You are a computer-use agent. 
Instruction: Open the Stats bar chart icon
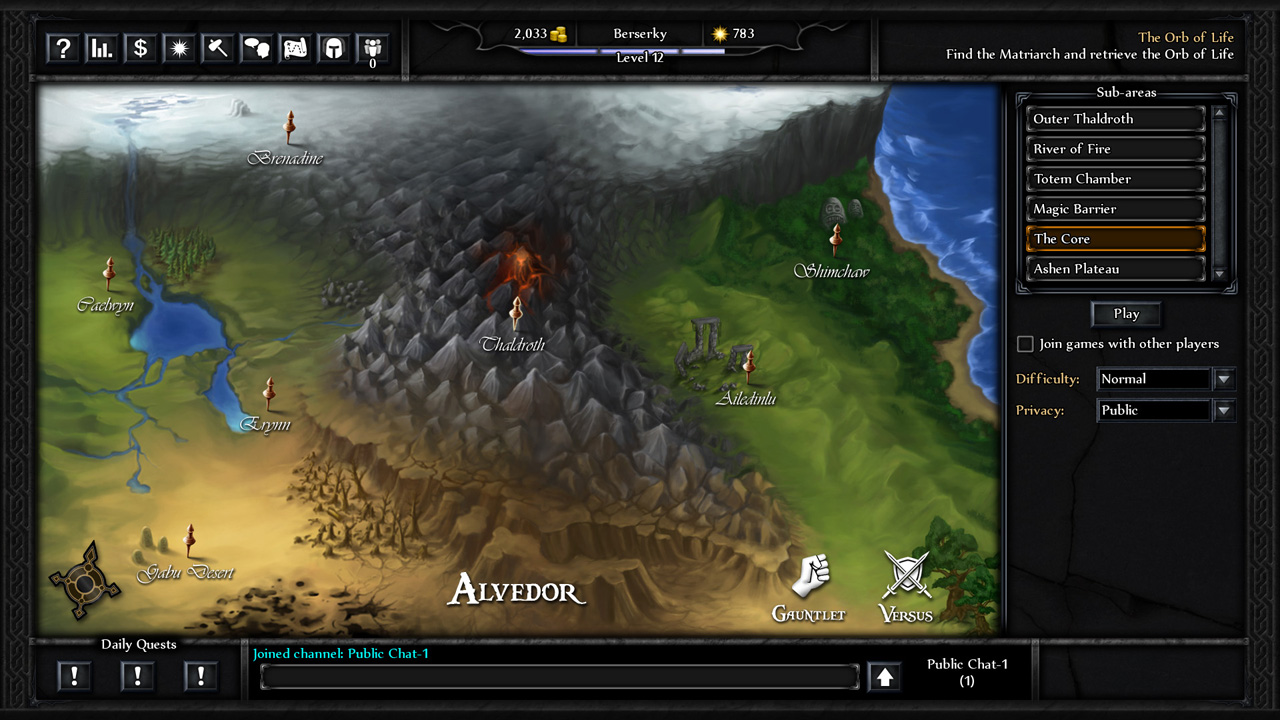pos(101,47)
